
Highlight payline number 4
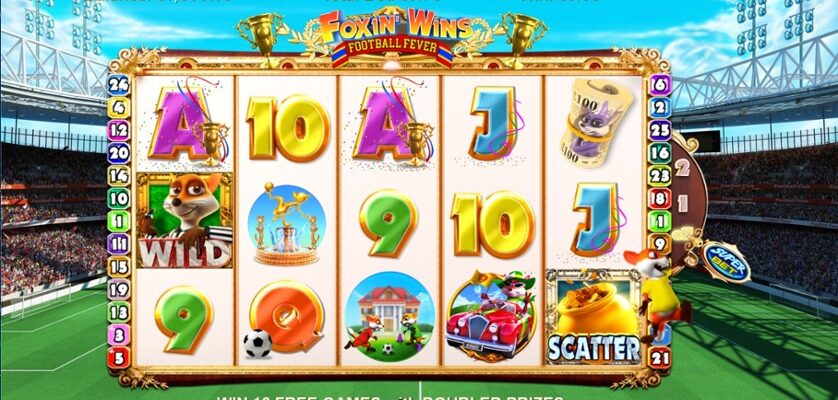coord(120,107)
